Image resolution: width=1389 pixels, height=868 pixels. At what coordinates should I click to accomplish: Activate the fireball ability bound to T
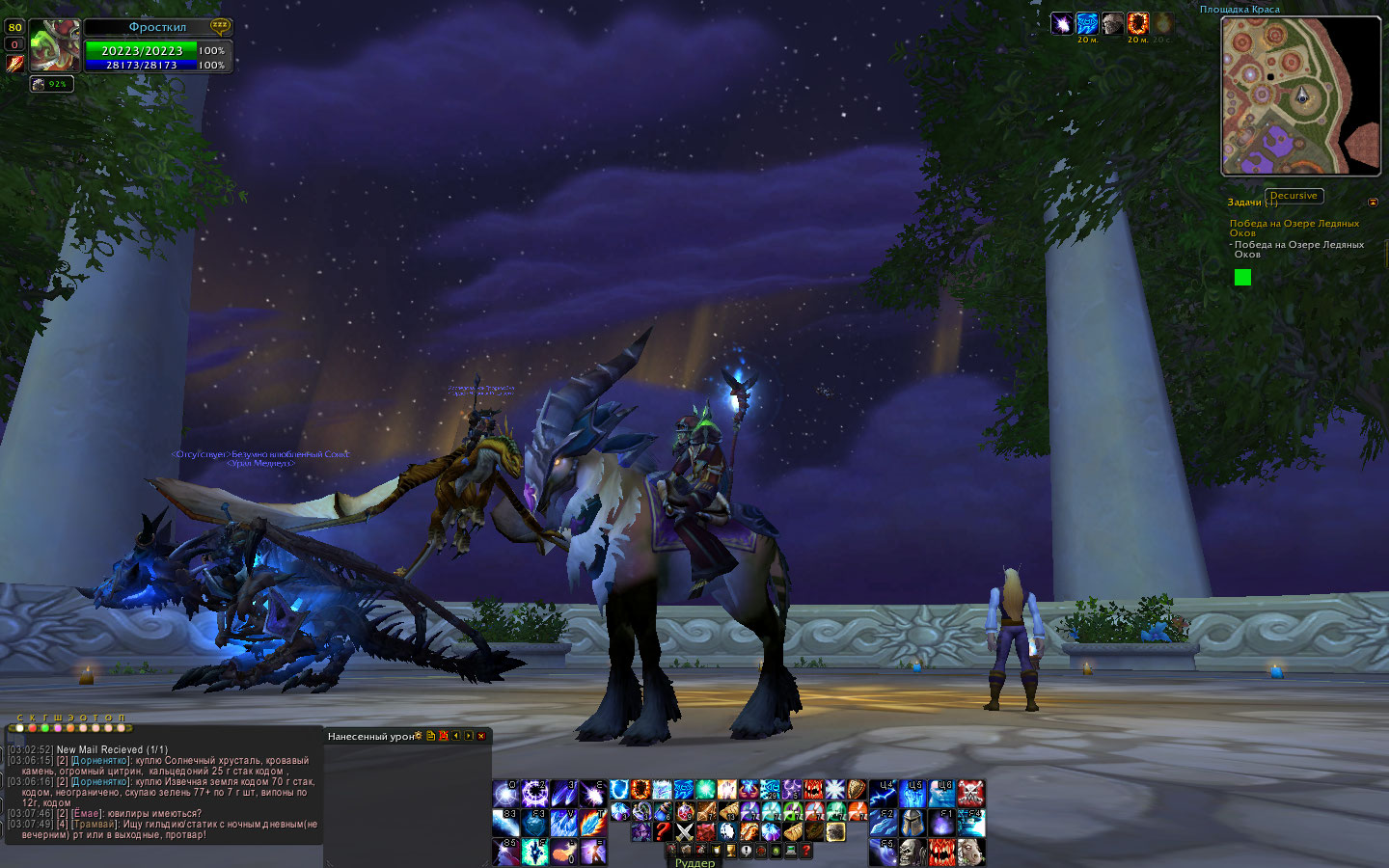coord(593,823)
